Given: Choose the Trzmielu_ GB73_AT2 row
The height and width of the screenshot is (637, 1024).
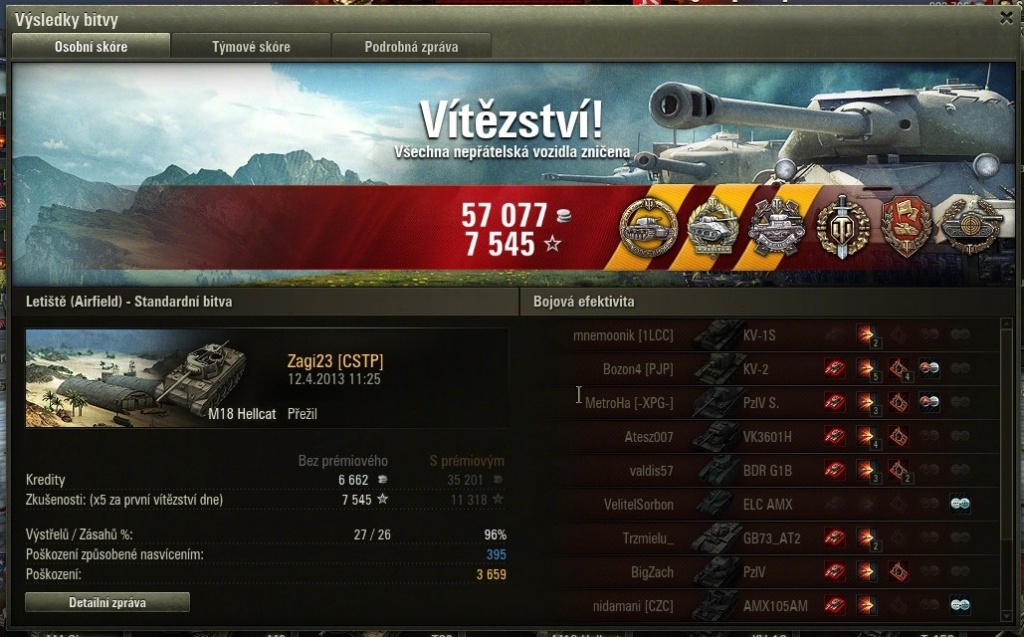Looking at the screenshot, I should [x=760, y=538].
